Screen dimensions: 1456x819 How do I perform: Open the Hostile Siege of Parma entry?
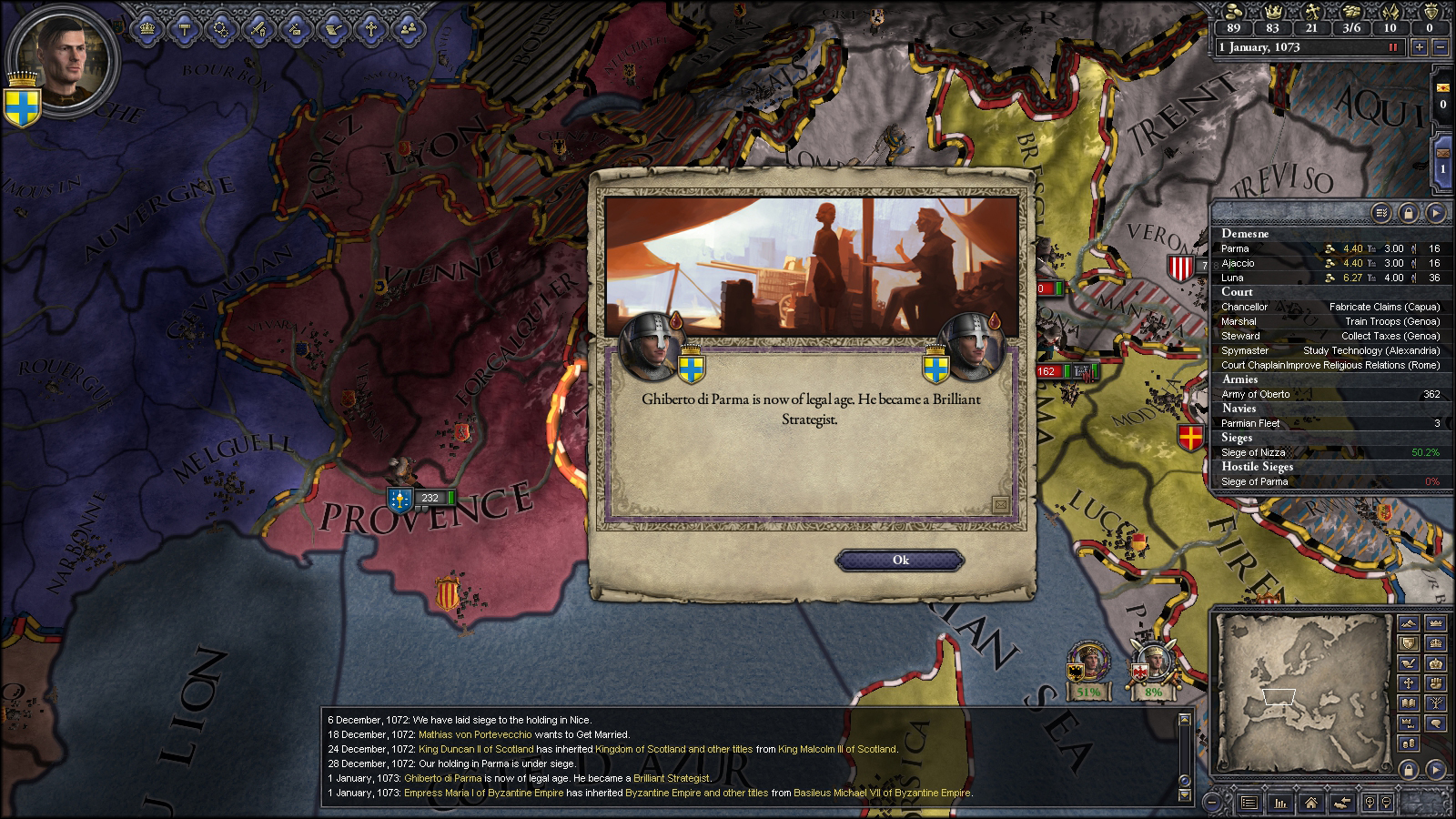point(1329,481)
